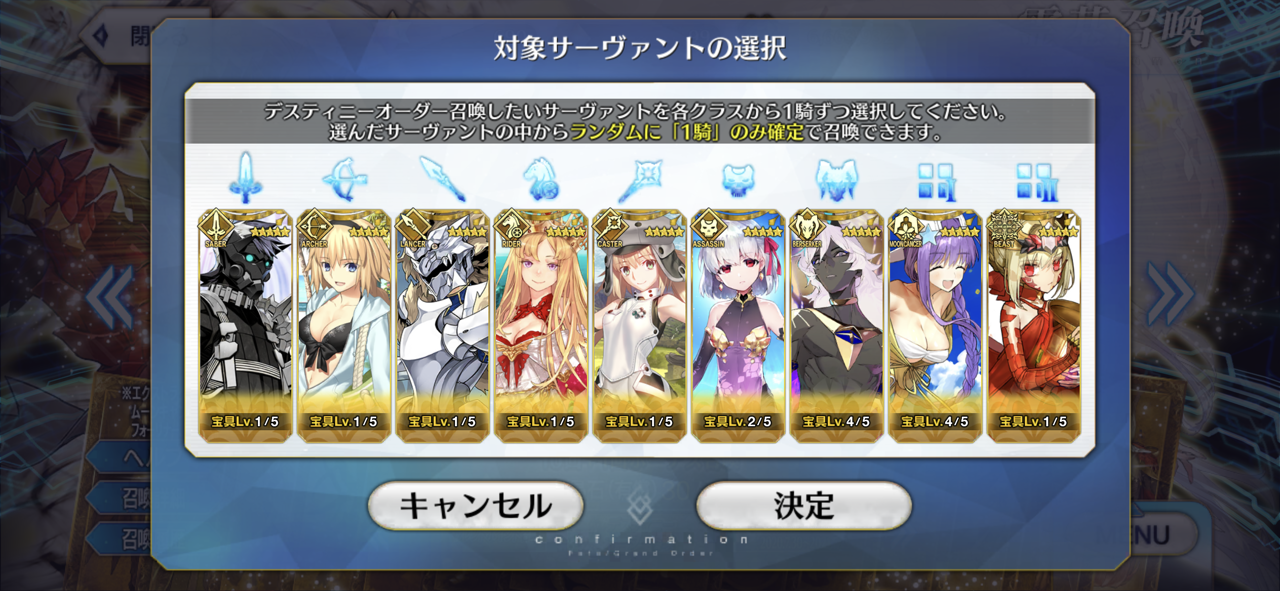The width and height of the screenshot is (1280, 591).
Task: Cancel the servant selection with キャンセル
Action: tap(475, 506)
